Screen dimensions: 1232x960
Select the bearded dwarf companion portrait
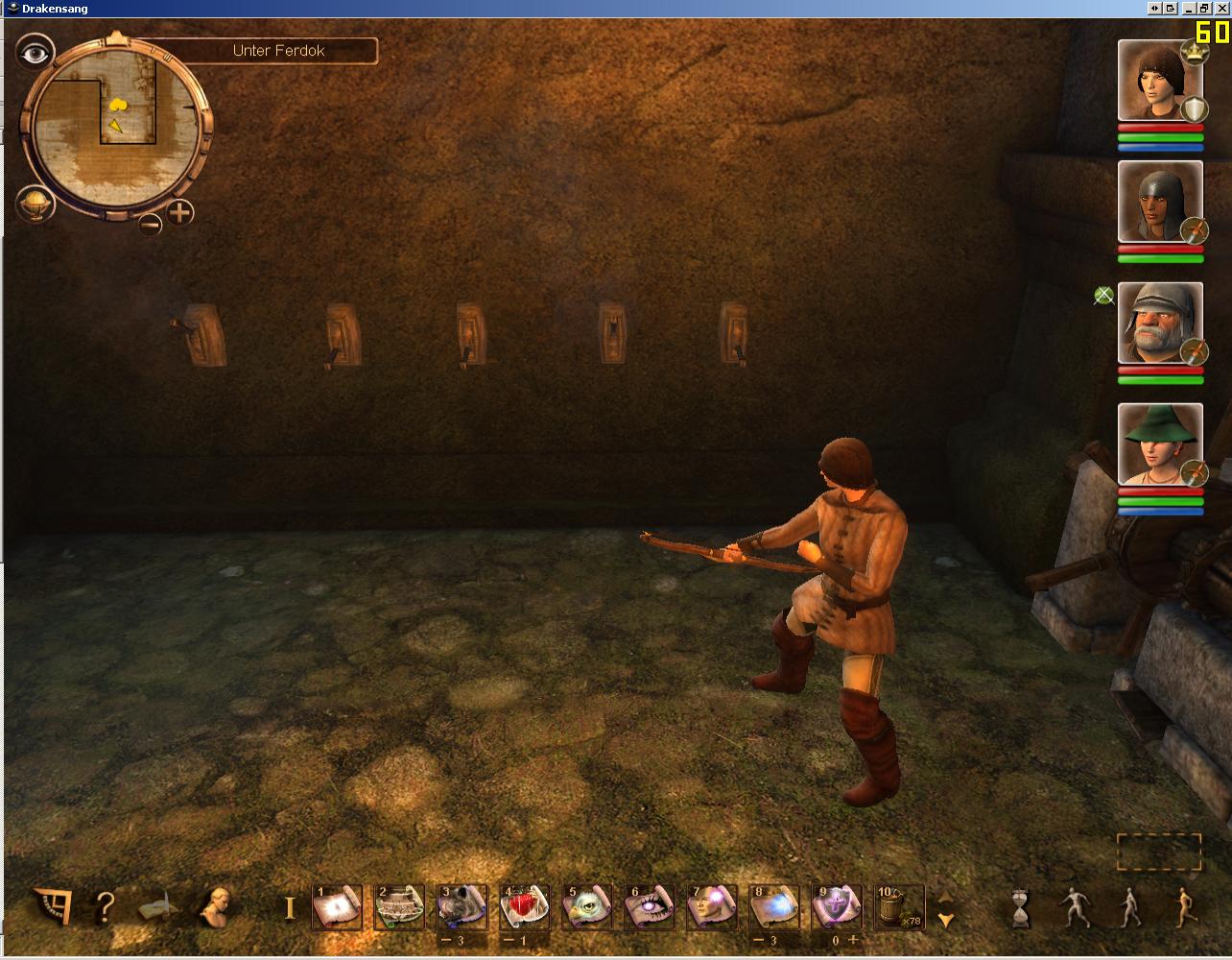1159,323
